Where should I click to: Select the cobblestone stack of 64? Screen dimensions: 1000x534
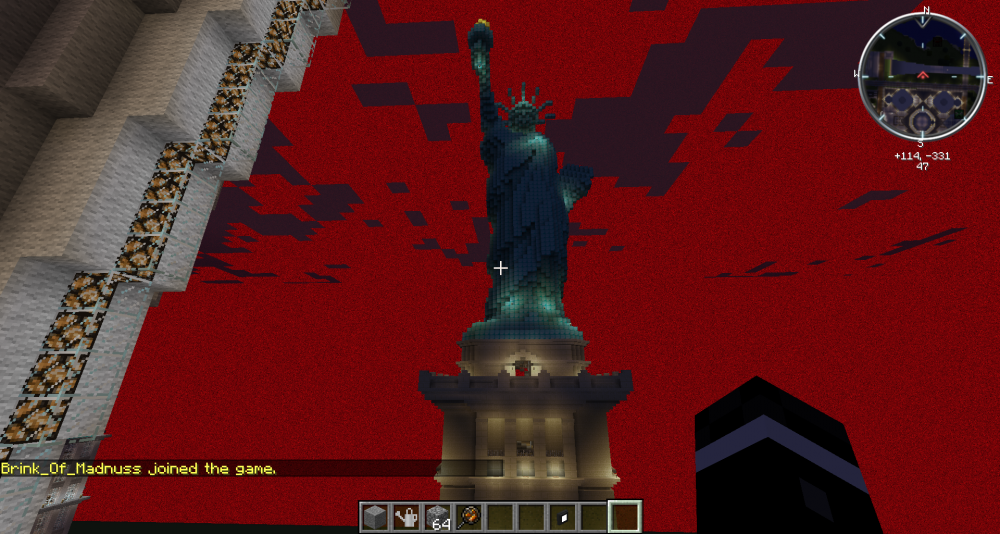coord(437,517)
